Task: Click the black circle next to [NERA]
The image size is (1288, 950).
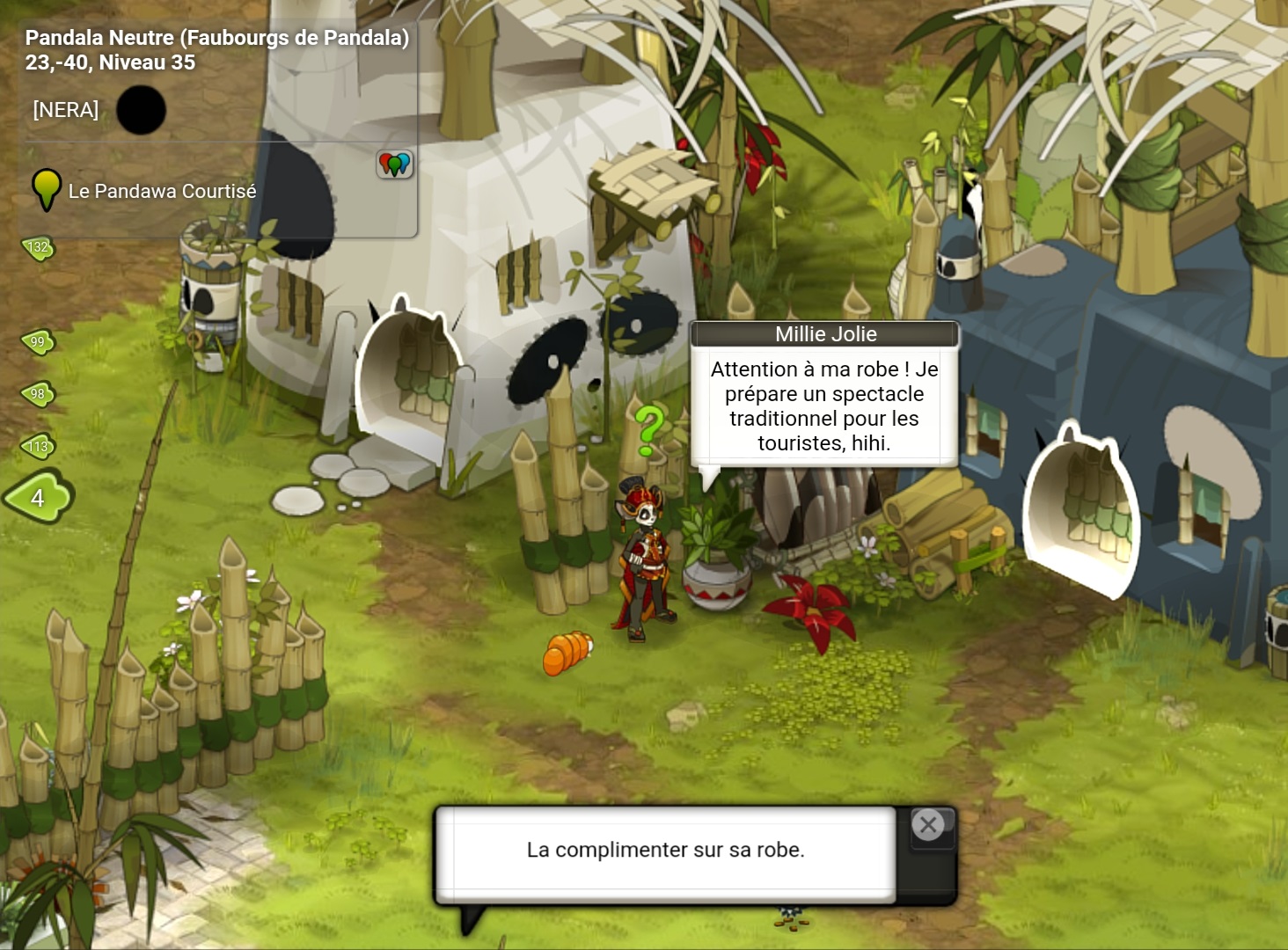Action: click(141, 110)
